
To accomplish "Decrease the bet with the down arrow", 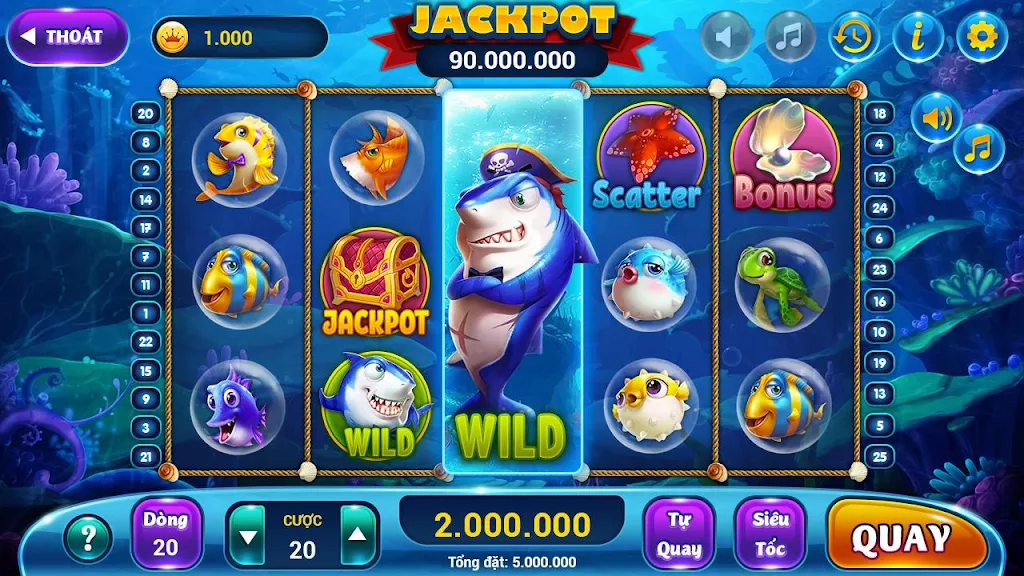I will [x=249, y=537].
